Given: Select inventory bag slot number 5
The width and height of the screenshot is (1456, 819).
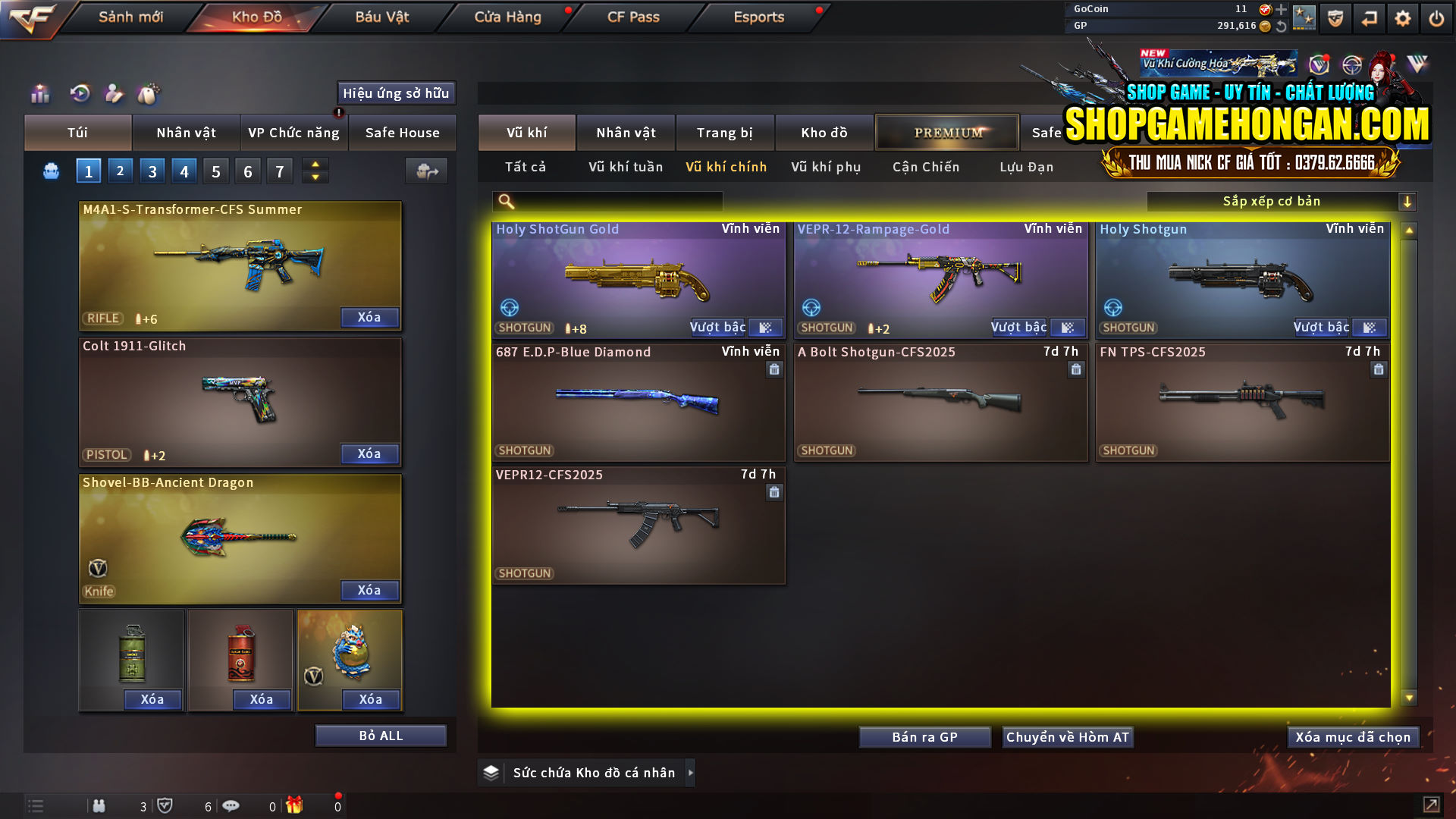Looking at the screenshot, I should tap(215, 171).
